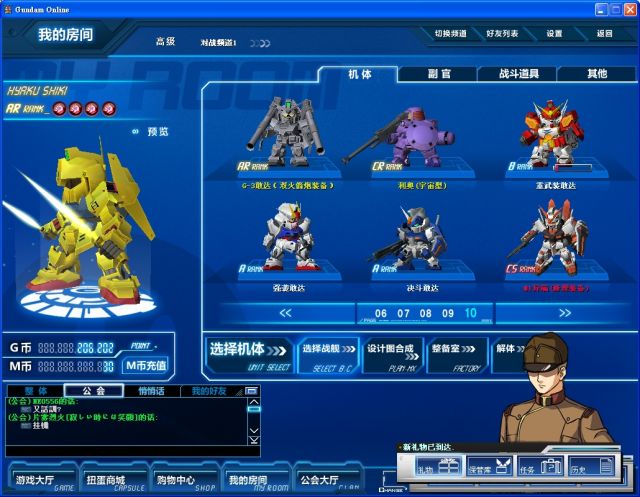640x497 pixels.
Task: Open the 设置 settings menu
Action: click(x=554, y=34)
